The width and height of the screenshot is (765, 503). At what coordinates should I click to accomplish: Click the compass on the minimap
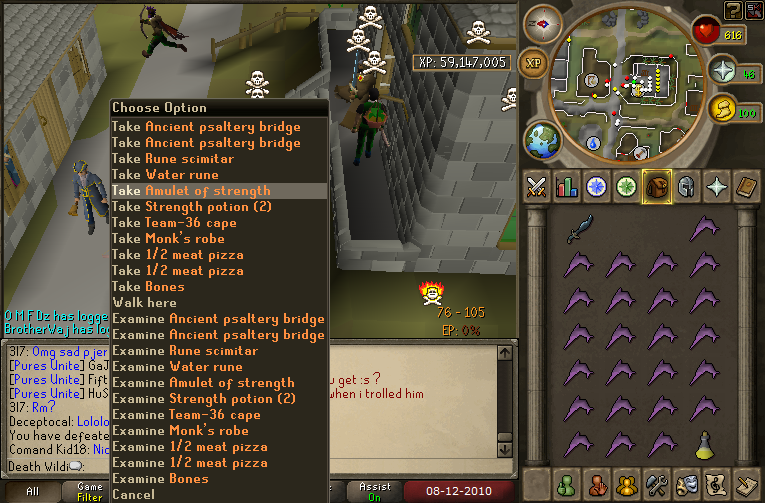544,22
